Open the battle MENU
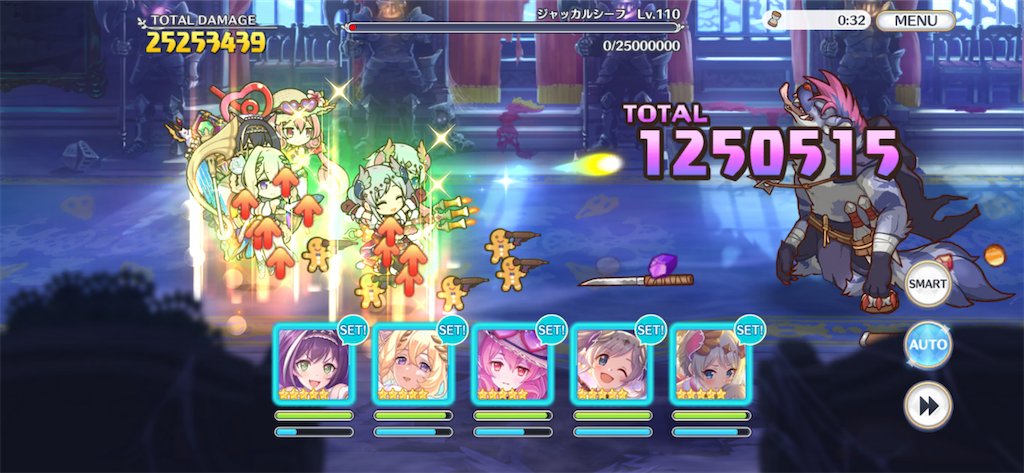The image size is (1024, 473). point(915,20)
